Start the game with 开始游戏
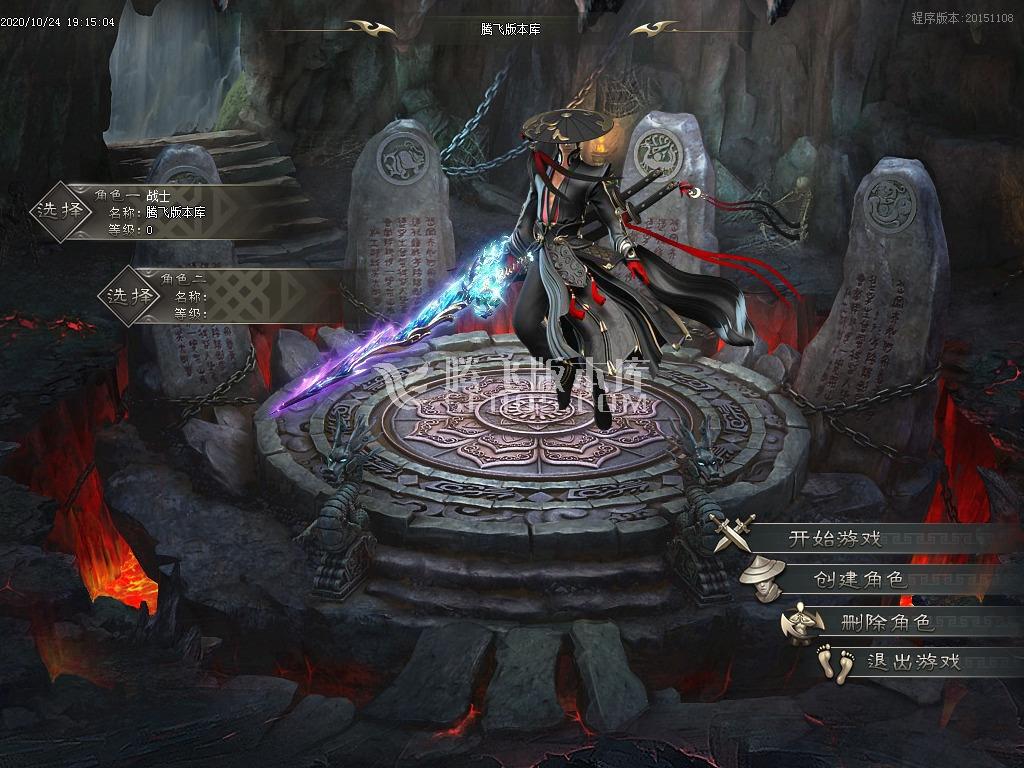 coord(835,538)
